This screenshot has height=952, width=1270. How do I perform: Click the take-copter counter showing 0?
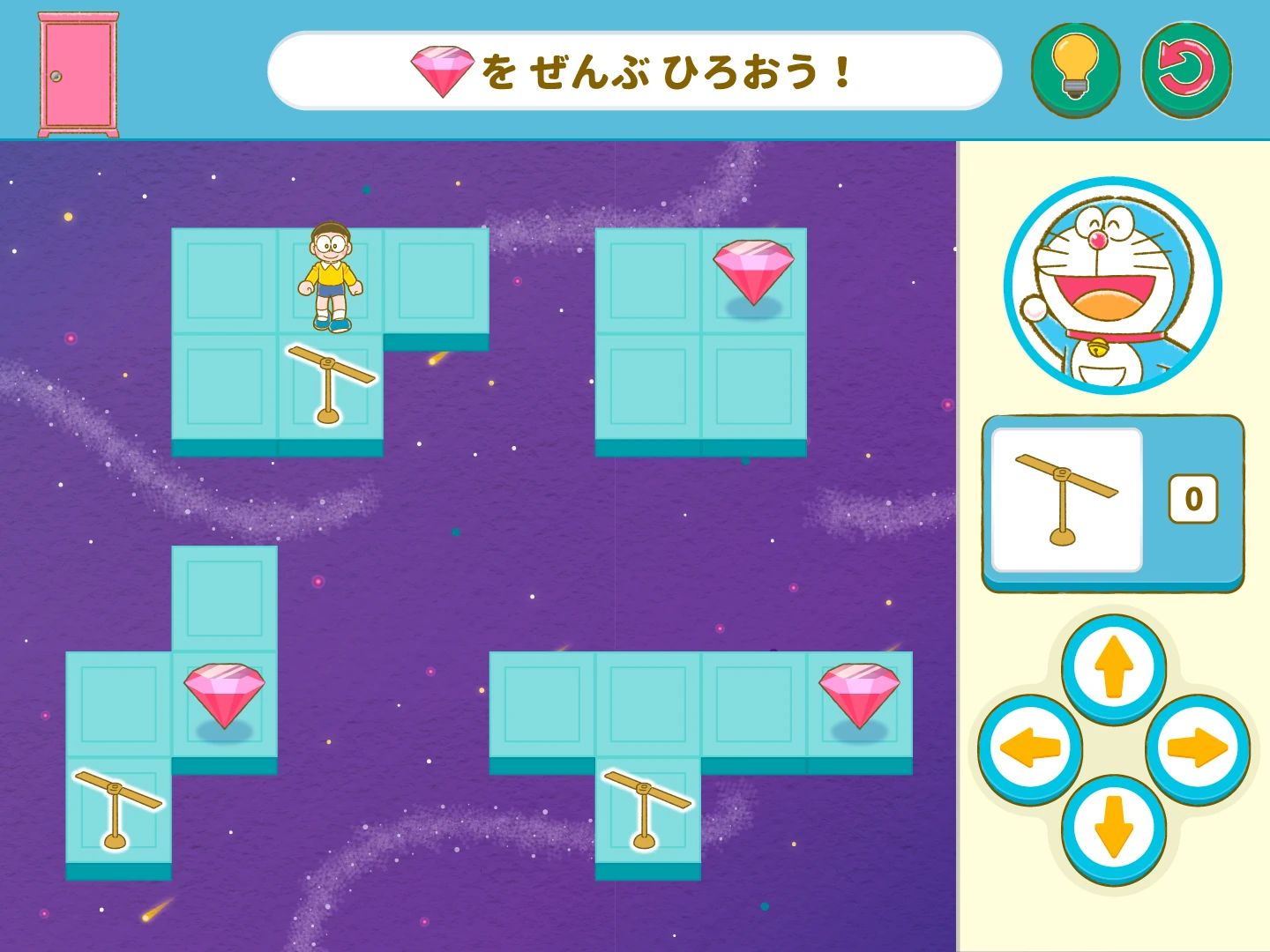[1193, 496]
